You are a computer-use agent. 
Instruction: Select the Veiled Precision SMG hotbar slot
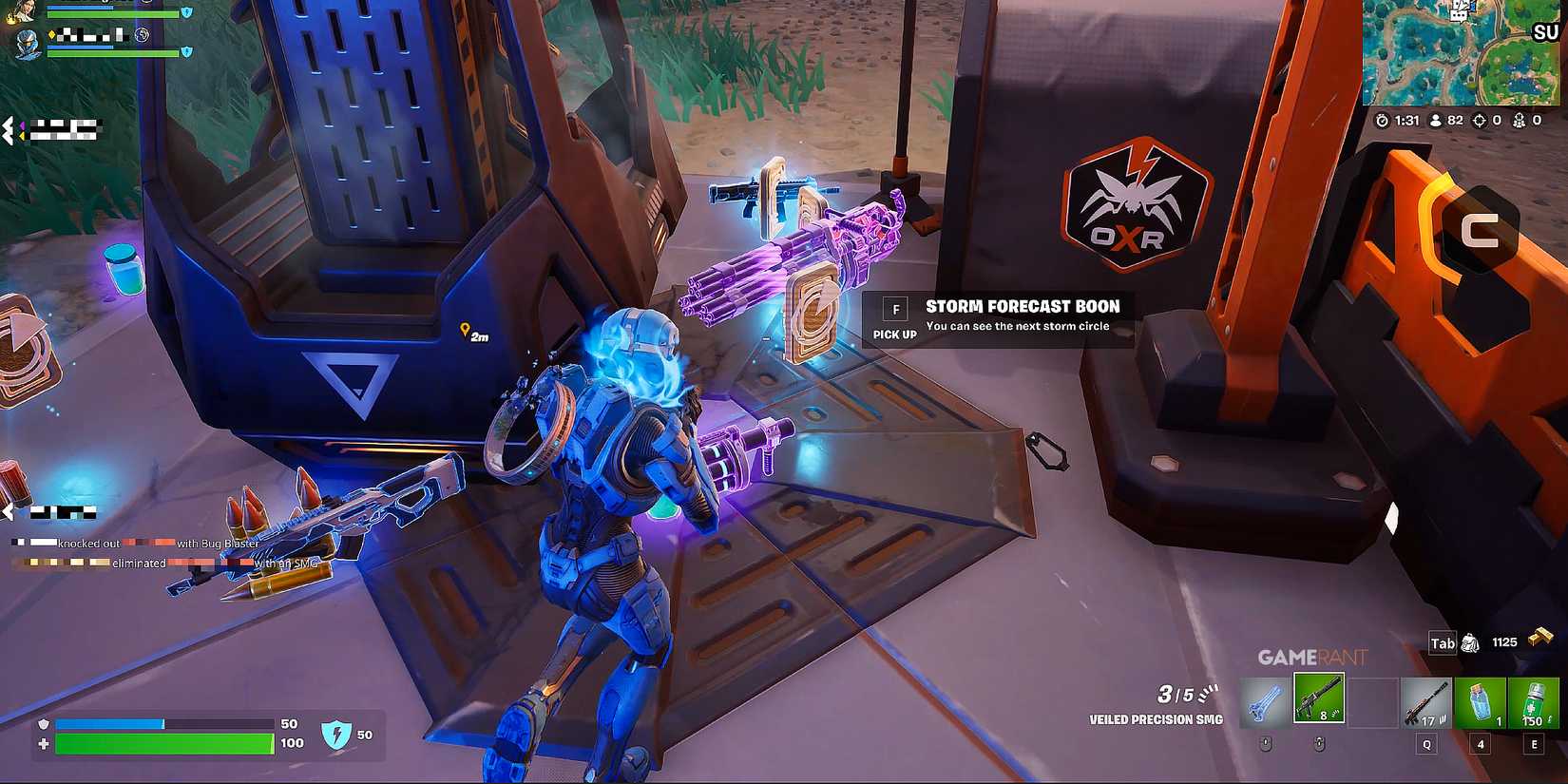coord(1321,700)
